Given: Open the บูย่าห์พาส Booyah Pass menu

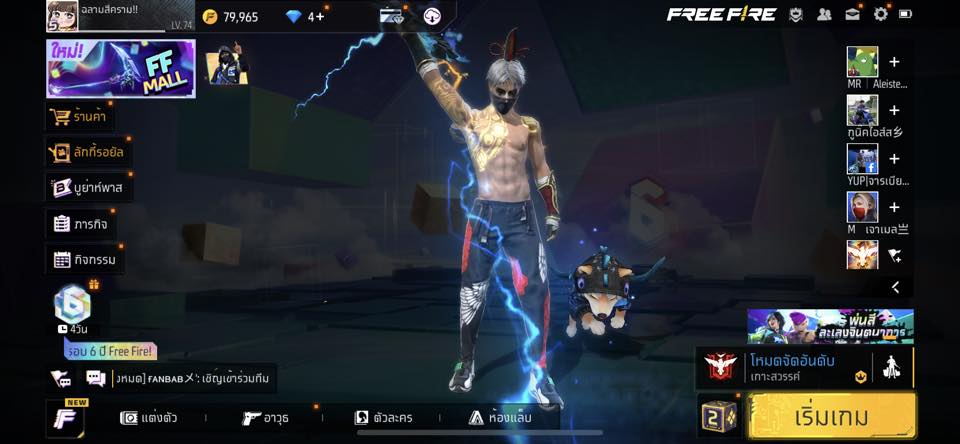Looking at the screenshot, I should click(x=90, y=187).
